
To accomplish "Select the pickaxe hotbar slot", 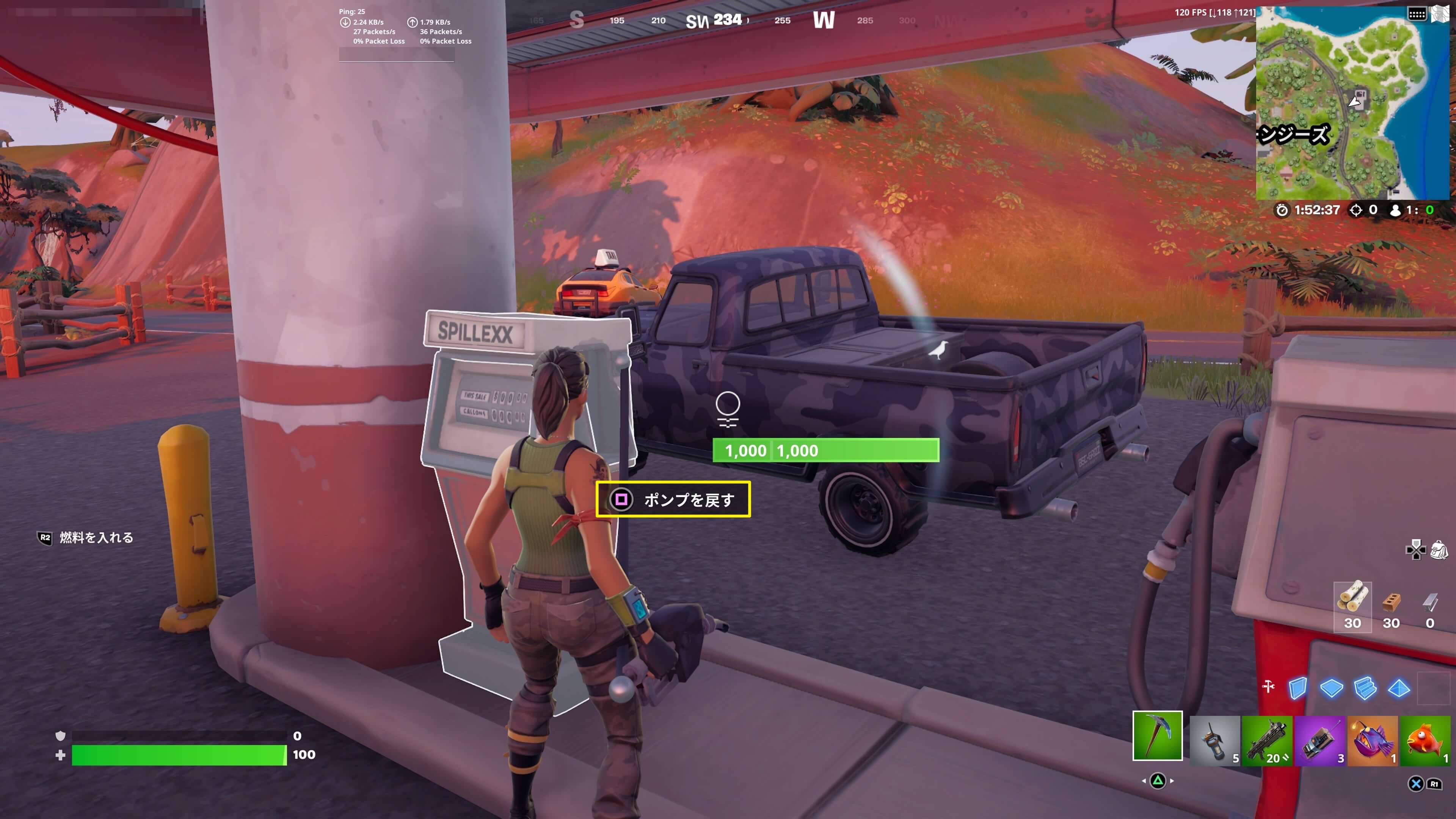I will [1157, 735].
